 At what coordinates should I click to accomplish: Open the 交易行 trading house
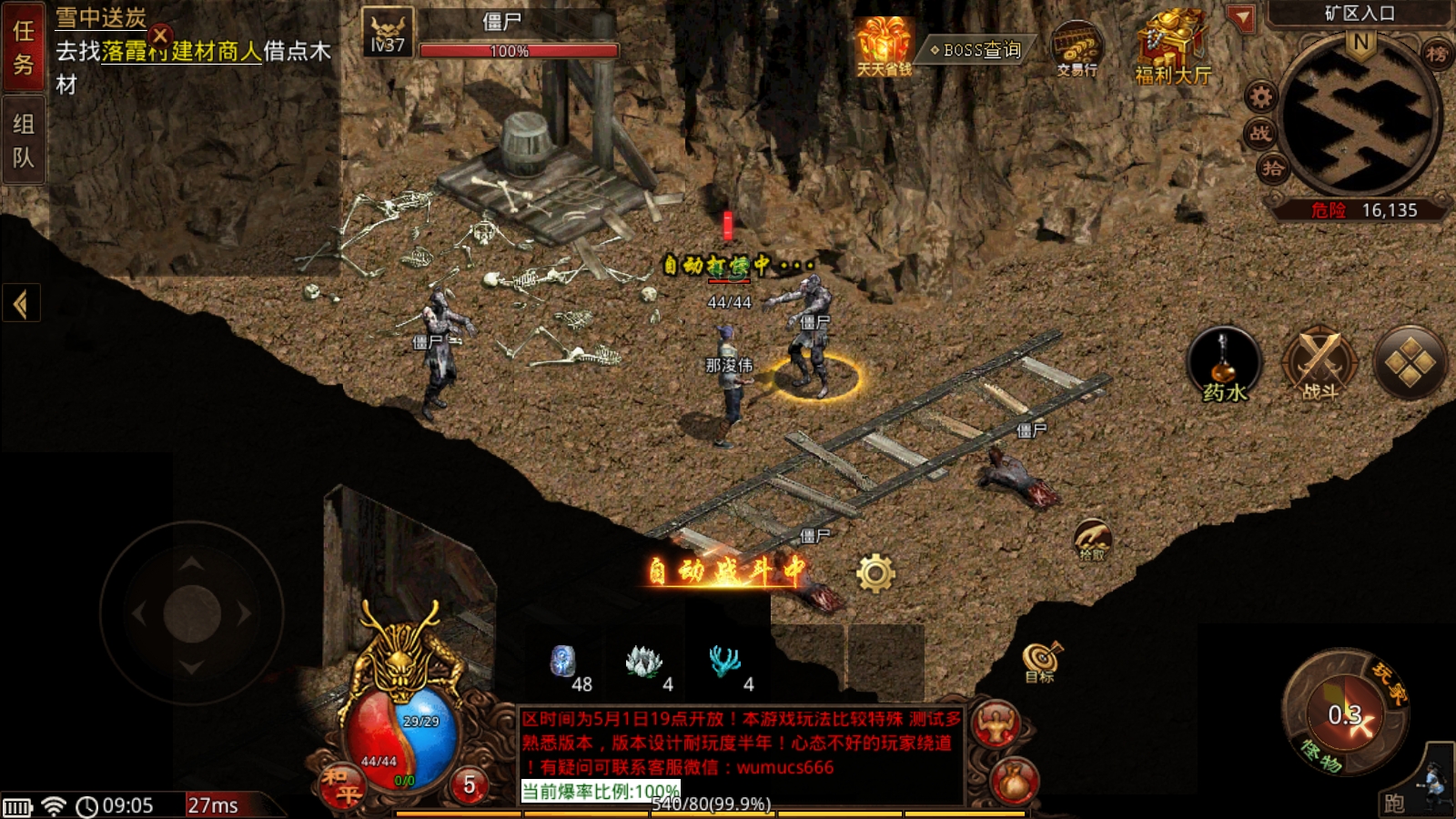(x=1077, y=48)
